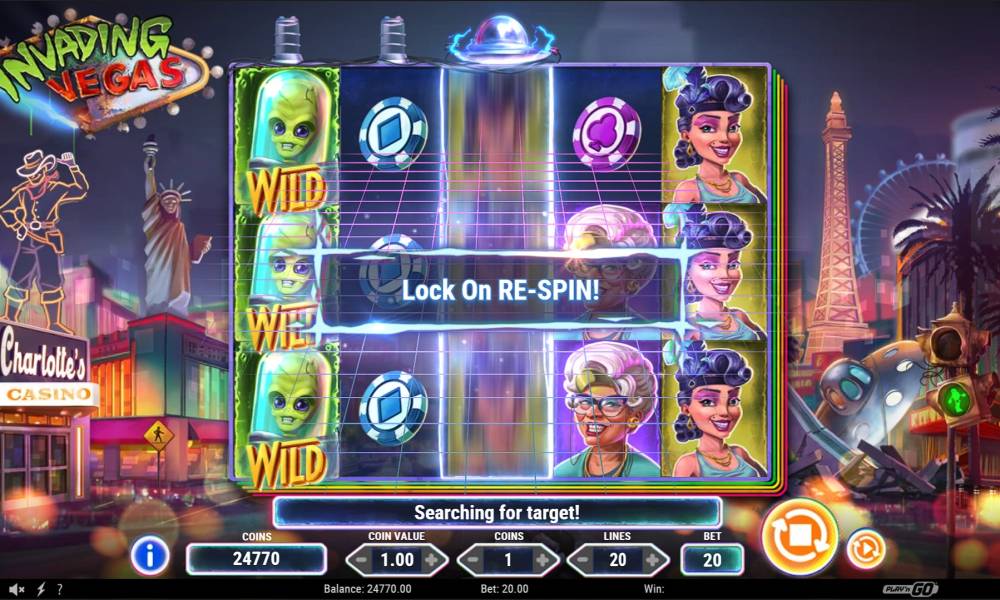Increase the coin value

coord(432,560)
